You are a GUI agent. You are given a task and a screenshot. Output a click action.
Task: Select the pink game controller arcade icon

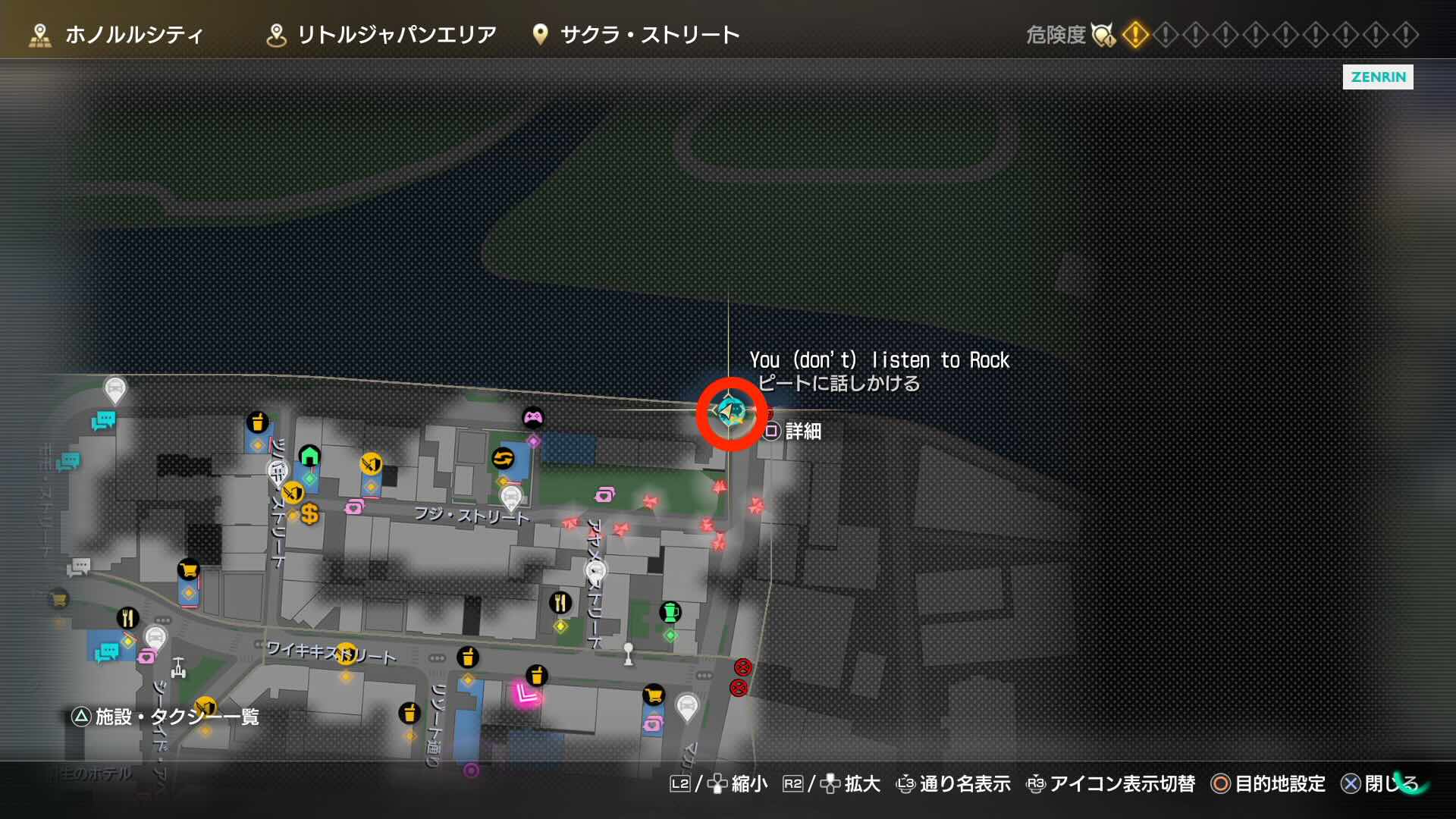point(535,415)
